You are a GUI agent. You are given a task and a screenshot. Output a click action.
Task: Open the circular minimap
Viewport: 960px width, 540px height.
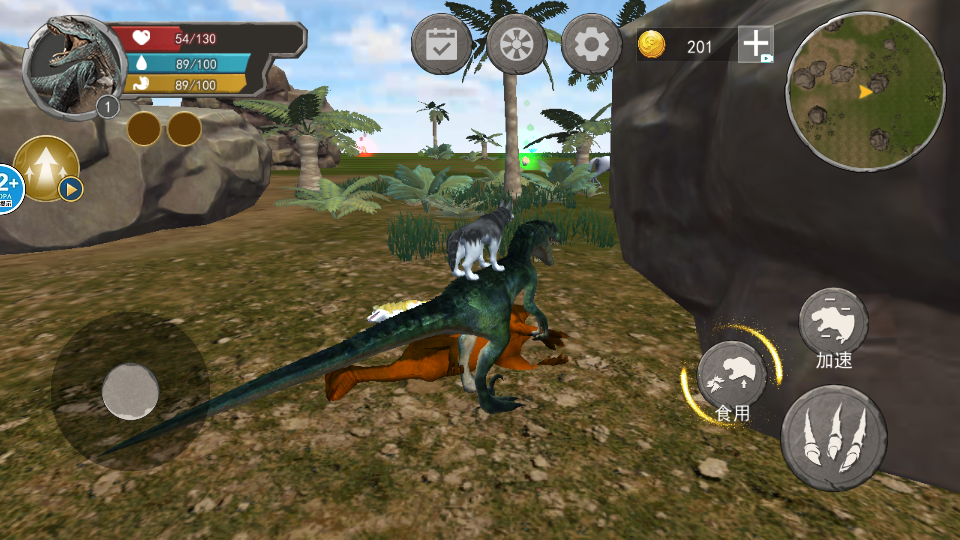pyautogui.click(x=866, y=92)
